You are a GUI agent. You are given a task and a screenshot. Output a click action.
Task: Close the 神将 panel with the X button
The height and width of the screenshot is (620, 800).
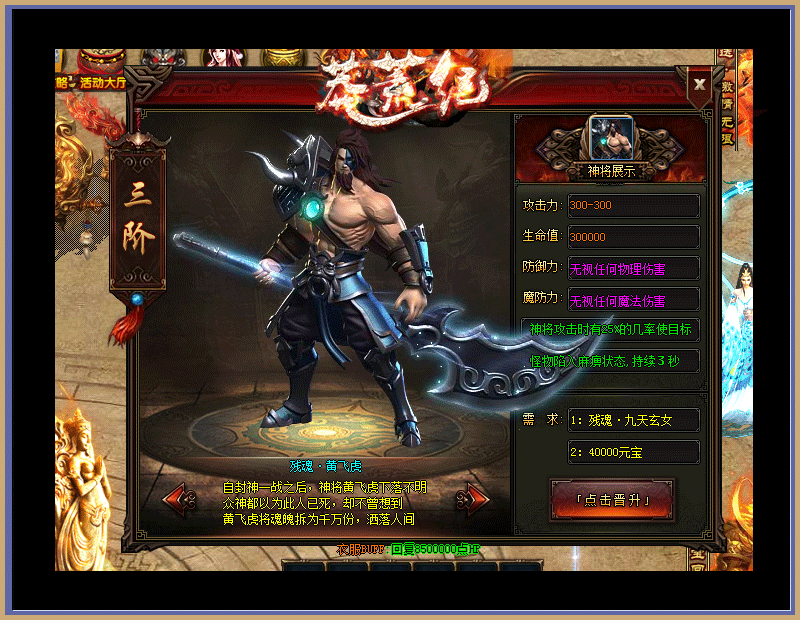pyautogui.click(x=700, y=84)
